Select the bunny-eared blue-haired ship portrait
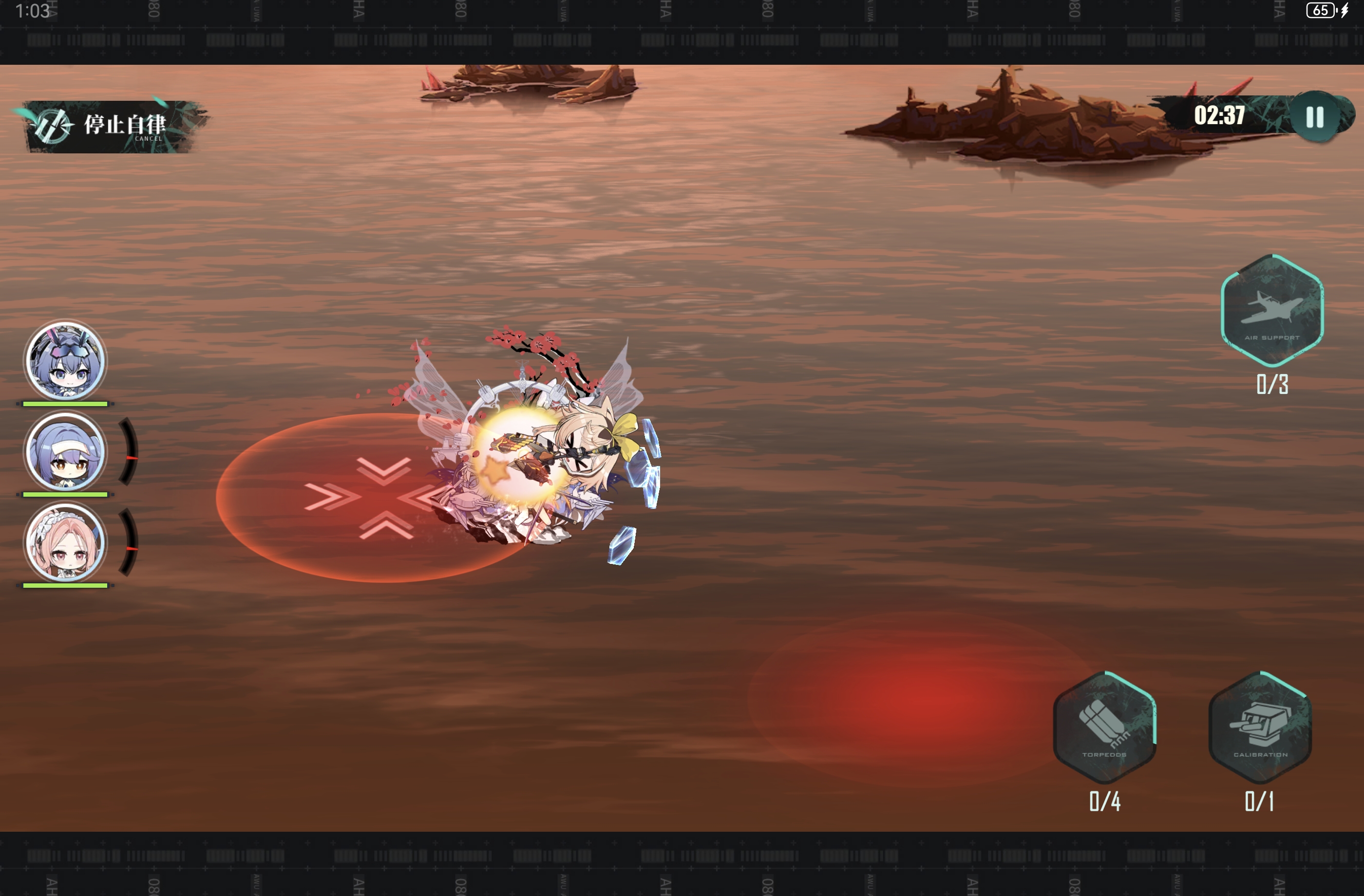1364x896 pixels. (x=65, y=361)
